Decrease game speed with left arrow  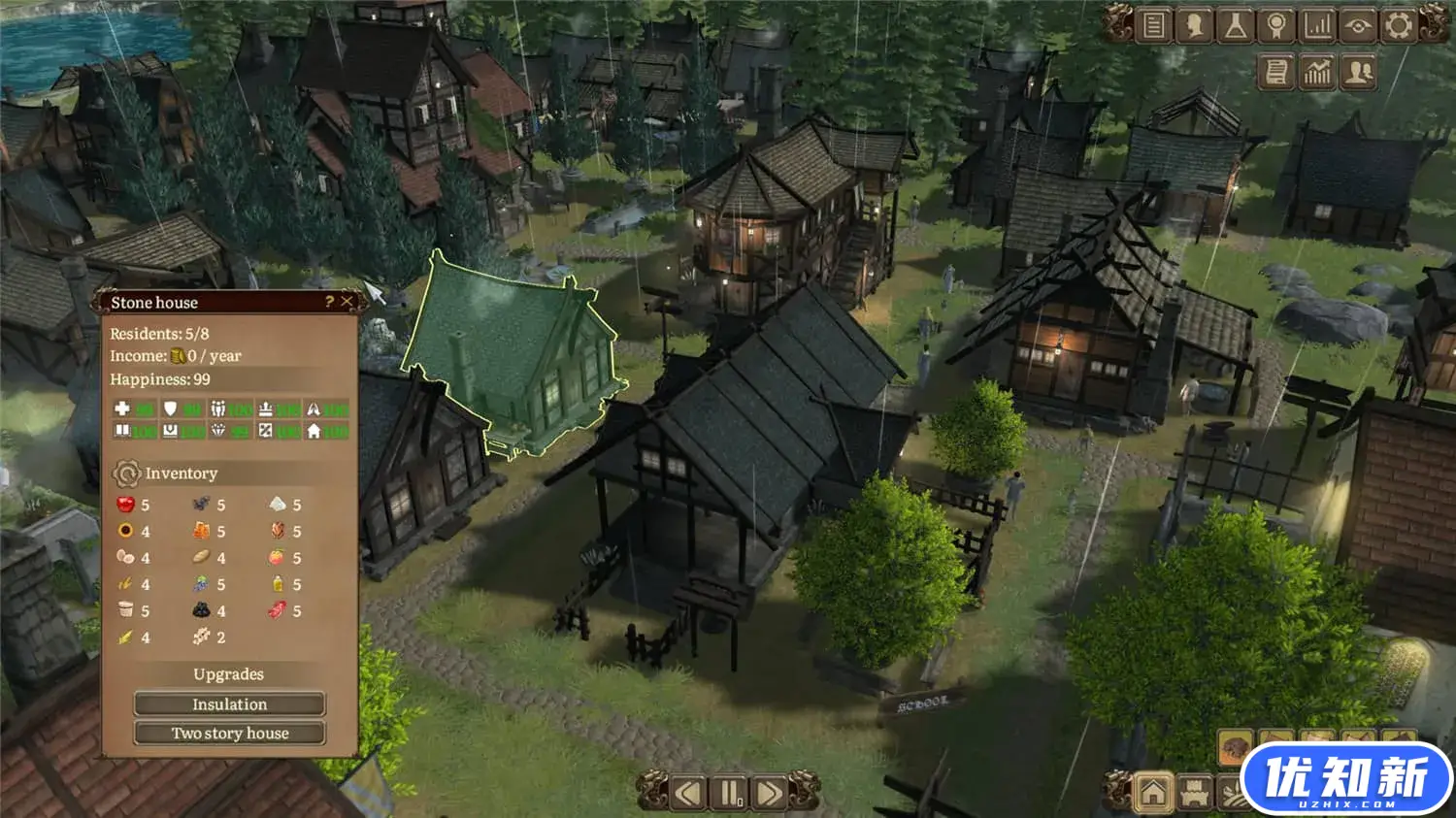(687, 793)
